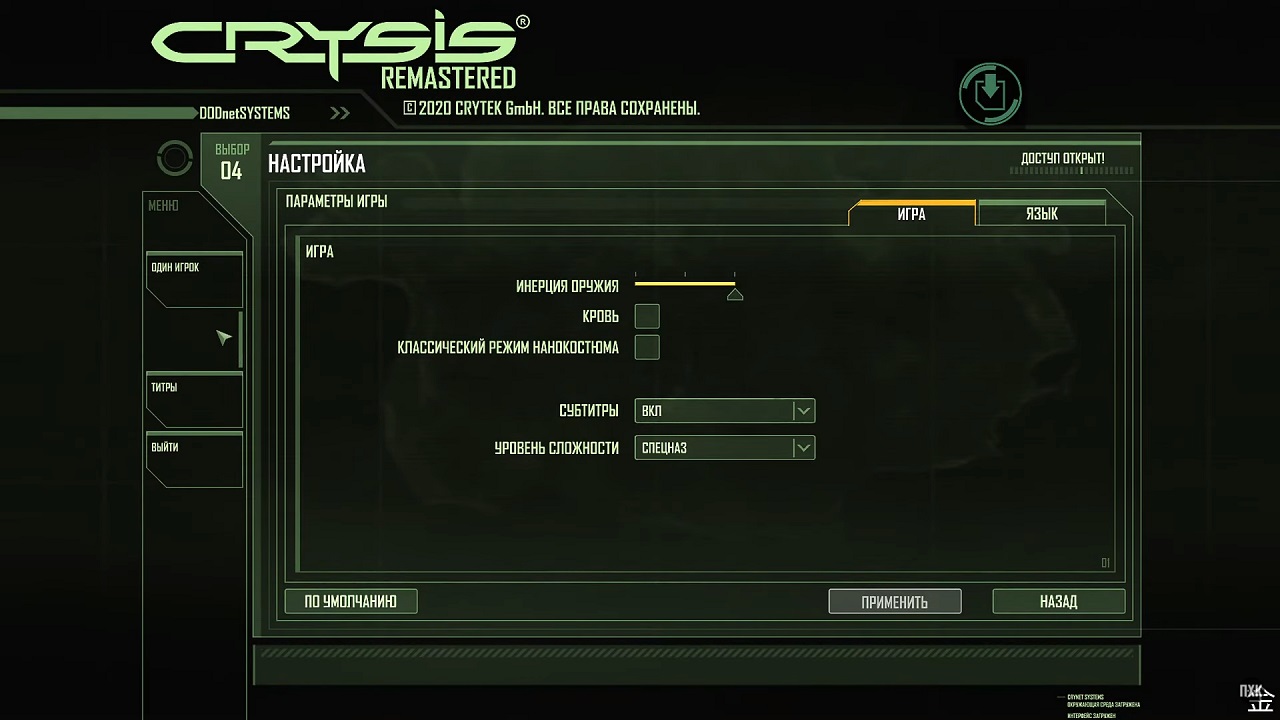Select ВЫЙТИ to quit the game
The width and height of the screenshot is (1280, 720).
[194, 458]
